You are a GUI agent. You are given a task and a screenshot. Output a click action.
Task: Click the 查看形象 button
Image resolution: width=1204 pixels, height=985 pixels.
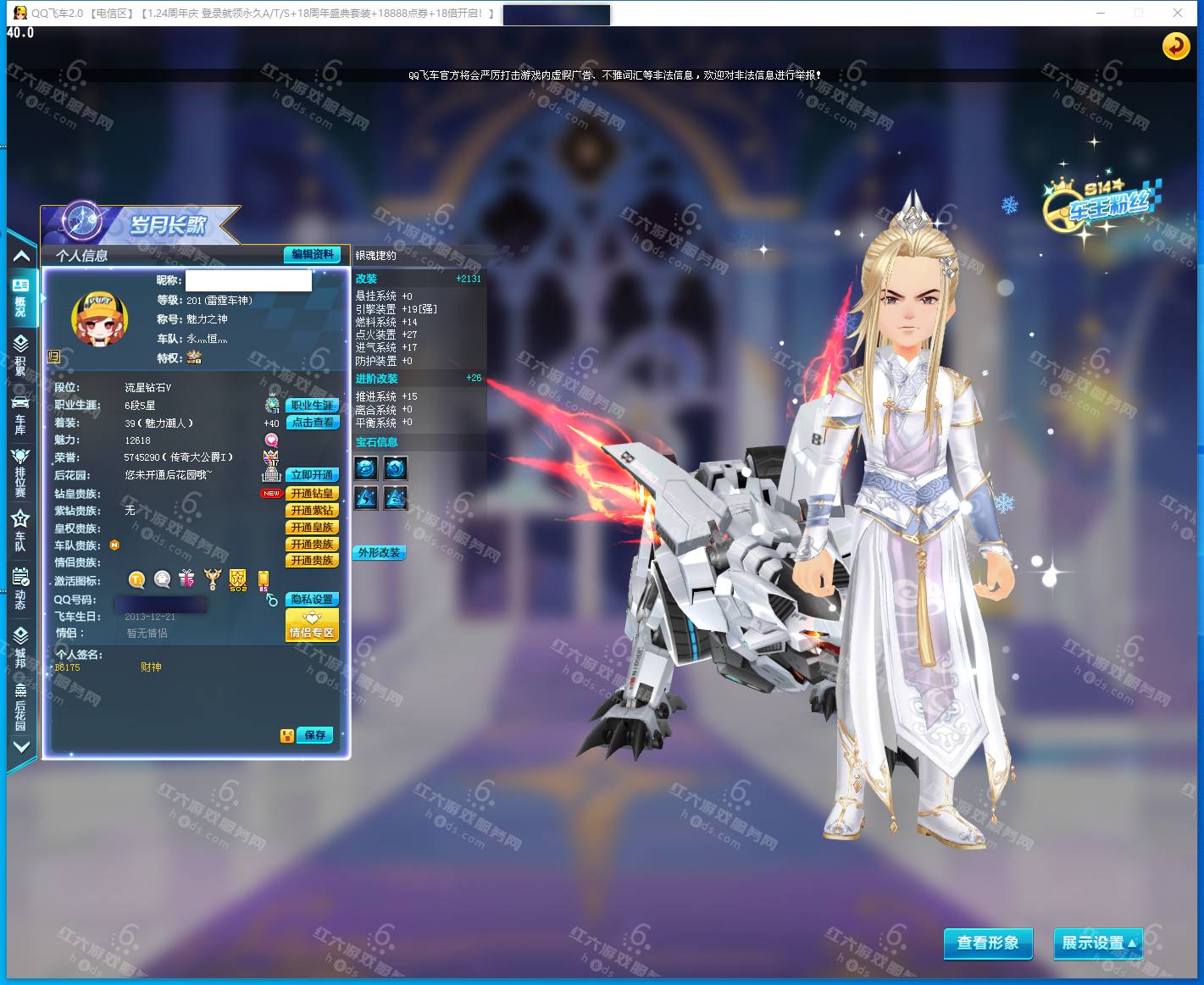point(988,943)
